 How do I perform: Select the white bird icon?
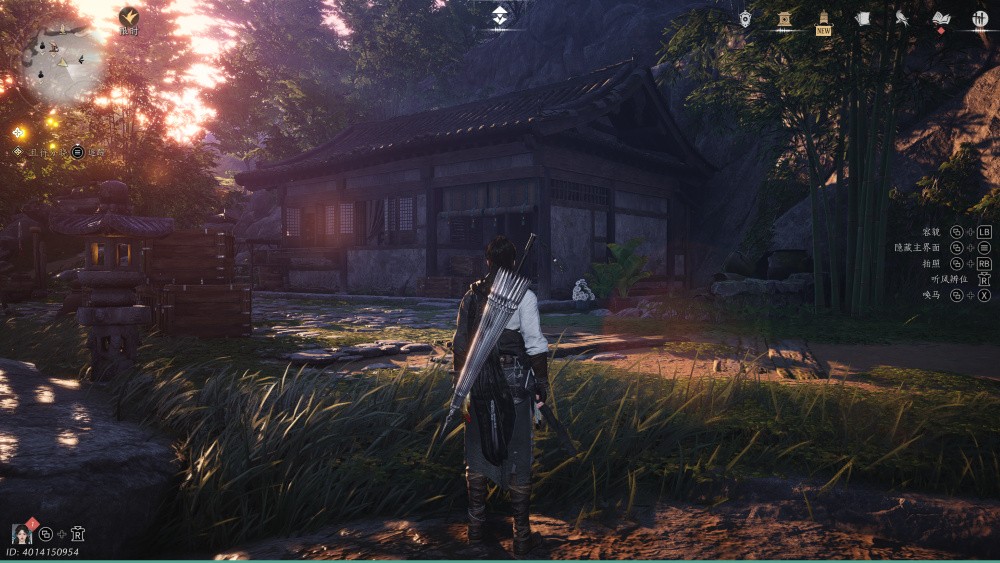tap(901, 18)
